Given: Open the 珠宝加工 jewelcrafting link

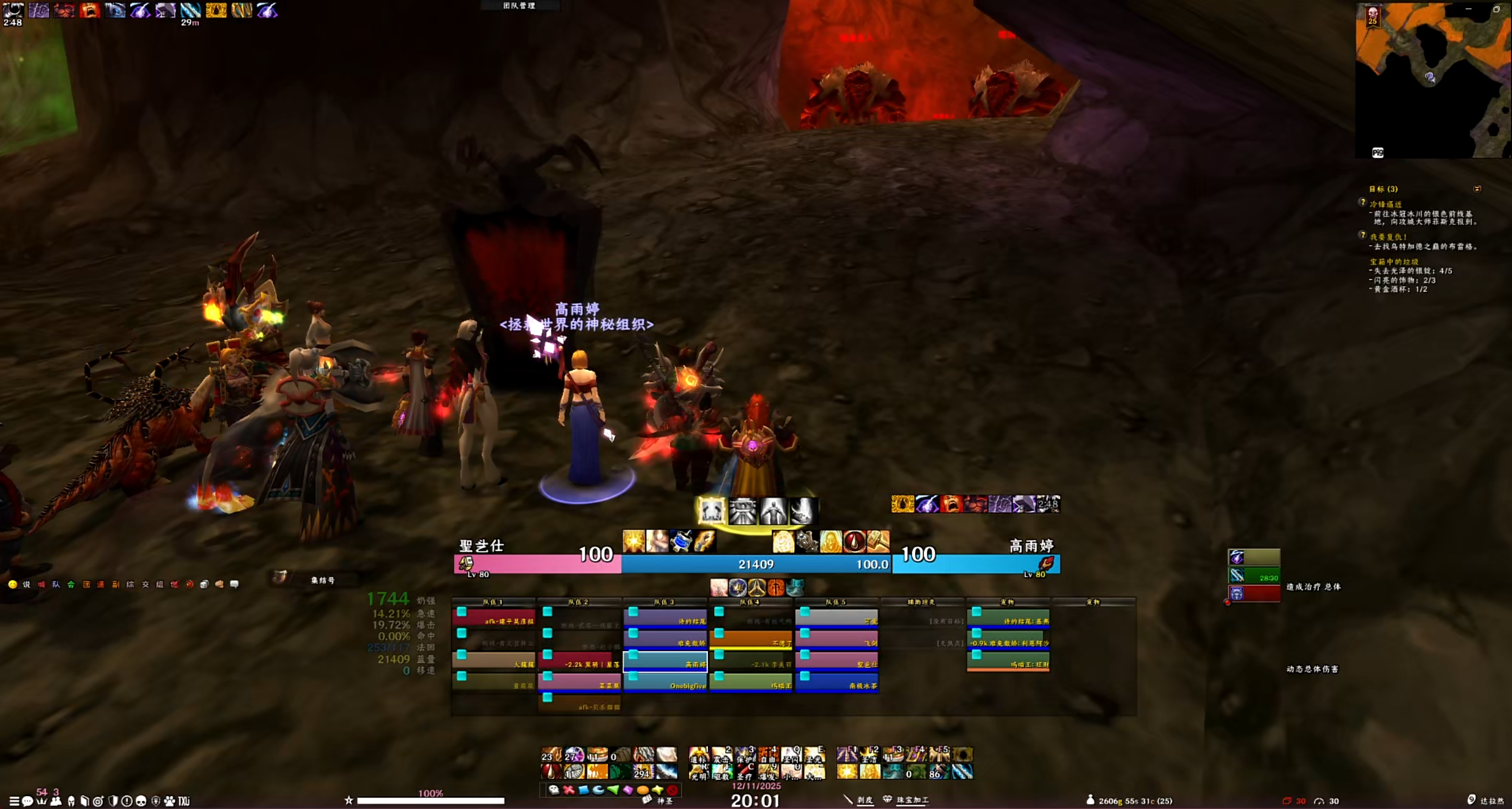Looking at the screenshot, I should click(x=912, y=800).
